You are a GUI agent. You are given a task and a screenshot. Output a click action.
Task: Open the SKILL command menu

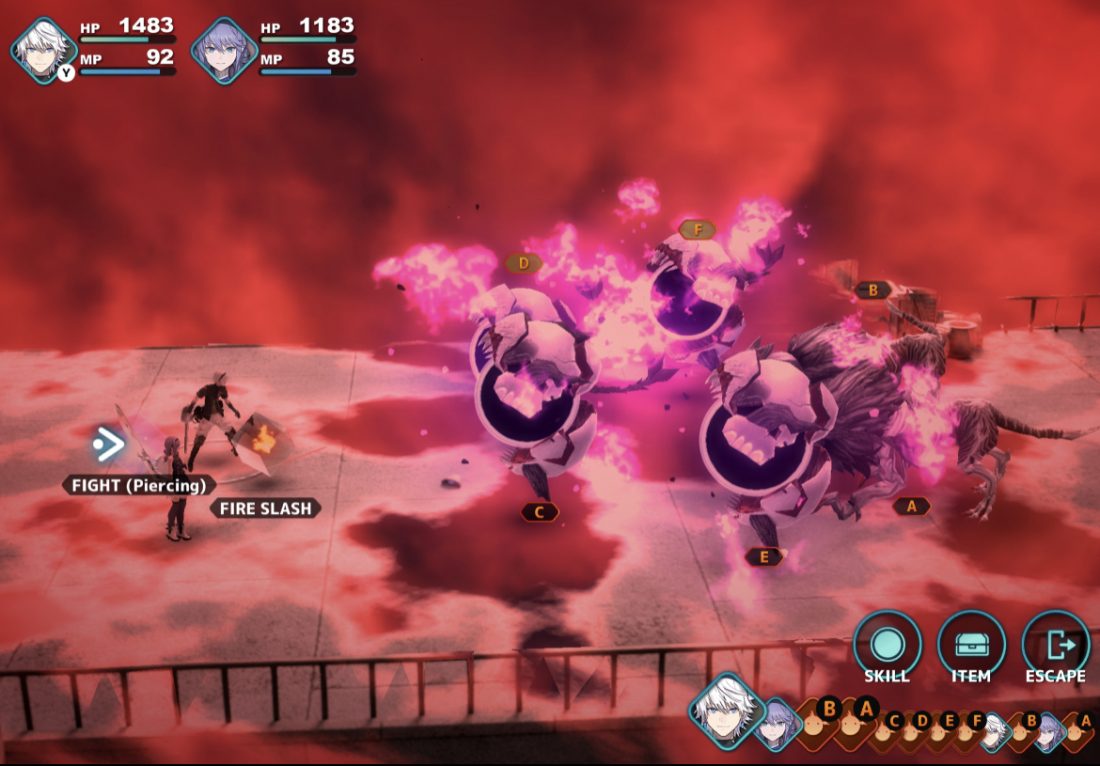(x=887, y=645)
